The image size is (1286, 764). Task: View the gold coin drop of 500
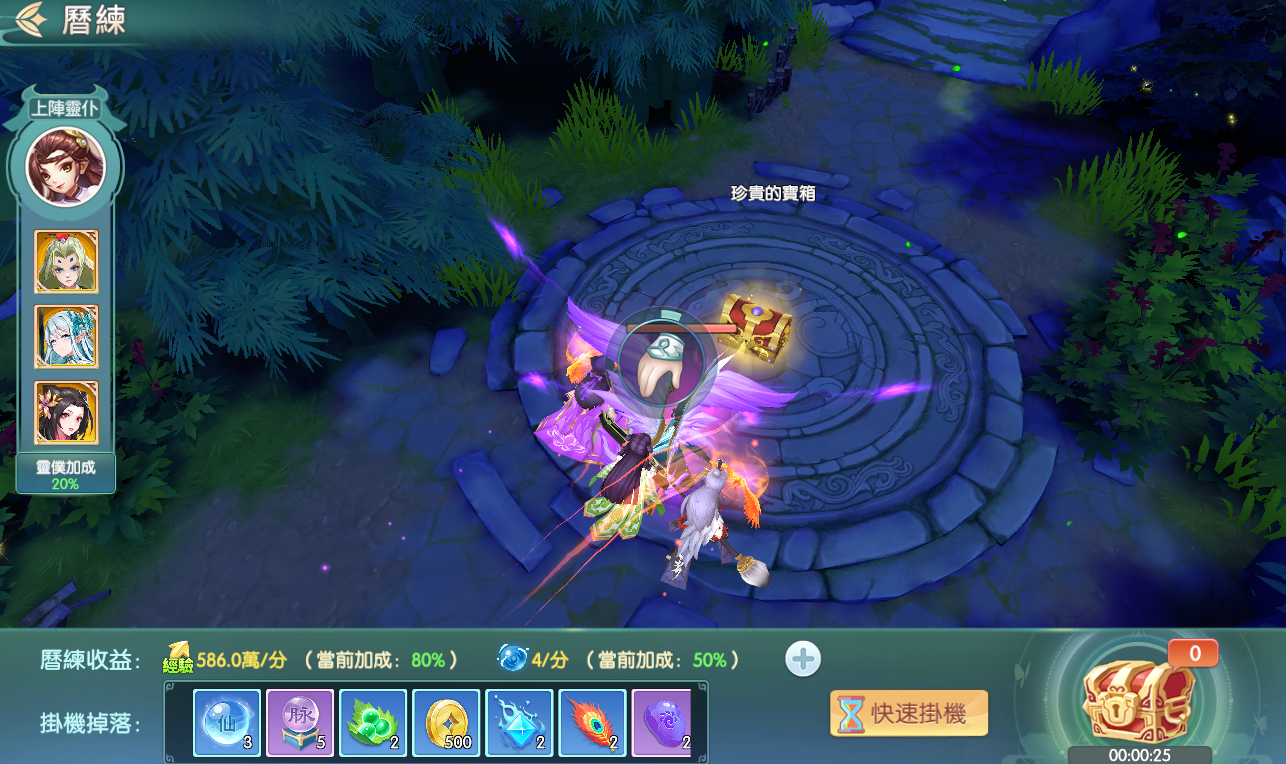point(446,722)
